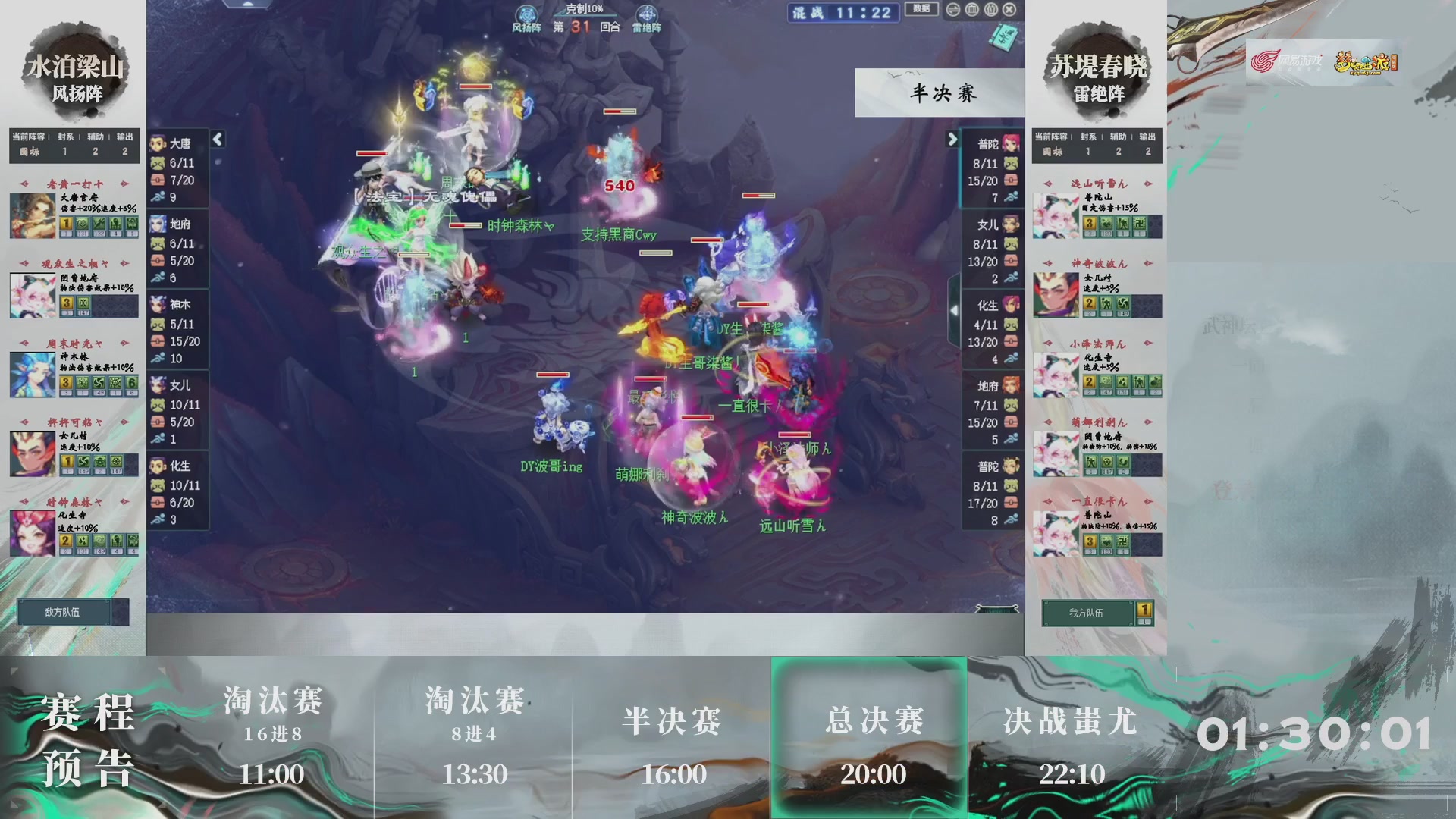Click the 大唐 sect icon in left roster

click(158, 141)
